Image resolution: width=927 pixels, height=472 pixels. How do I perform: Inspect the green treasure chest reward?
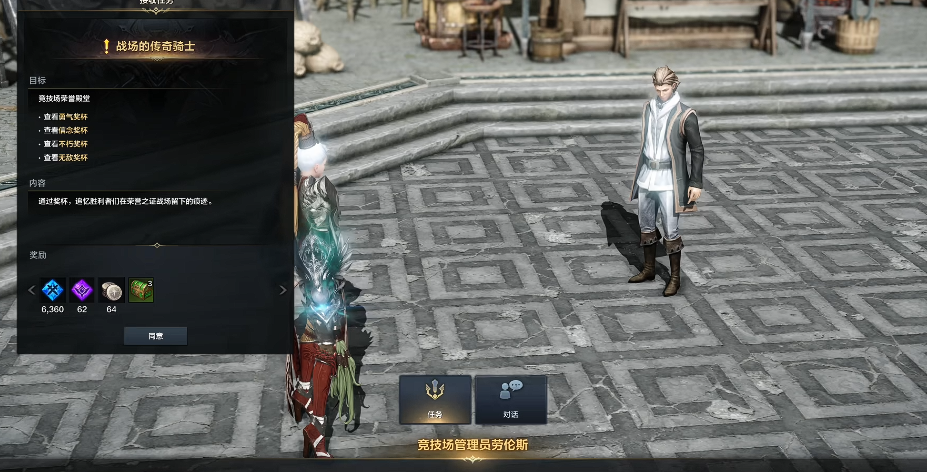coord(141,290)
